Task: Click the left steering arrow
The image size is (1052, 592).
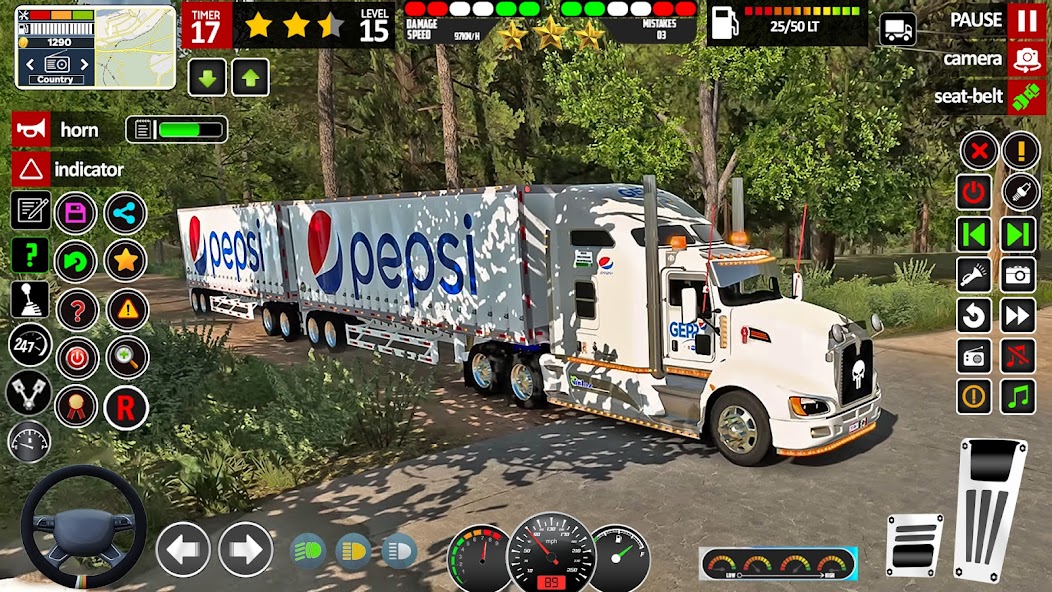Action: pyautogui.click(x=183, y=549)
